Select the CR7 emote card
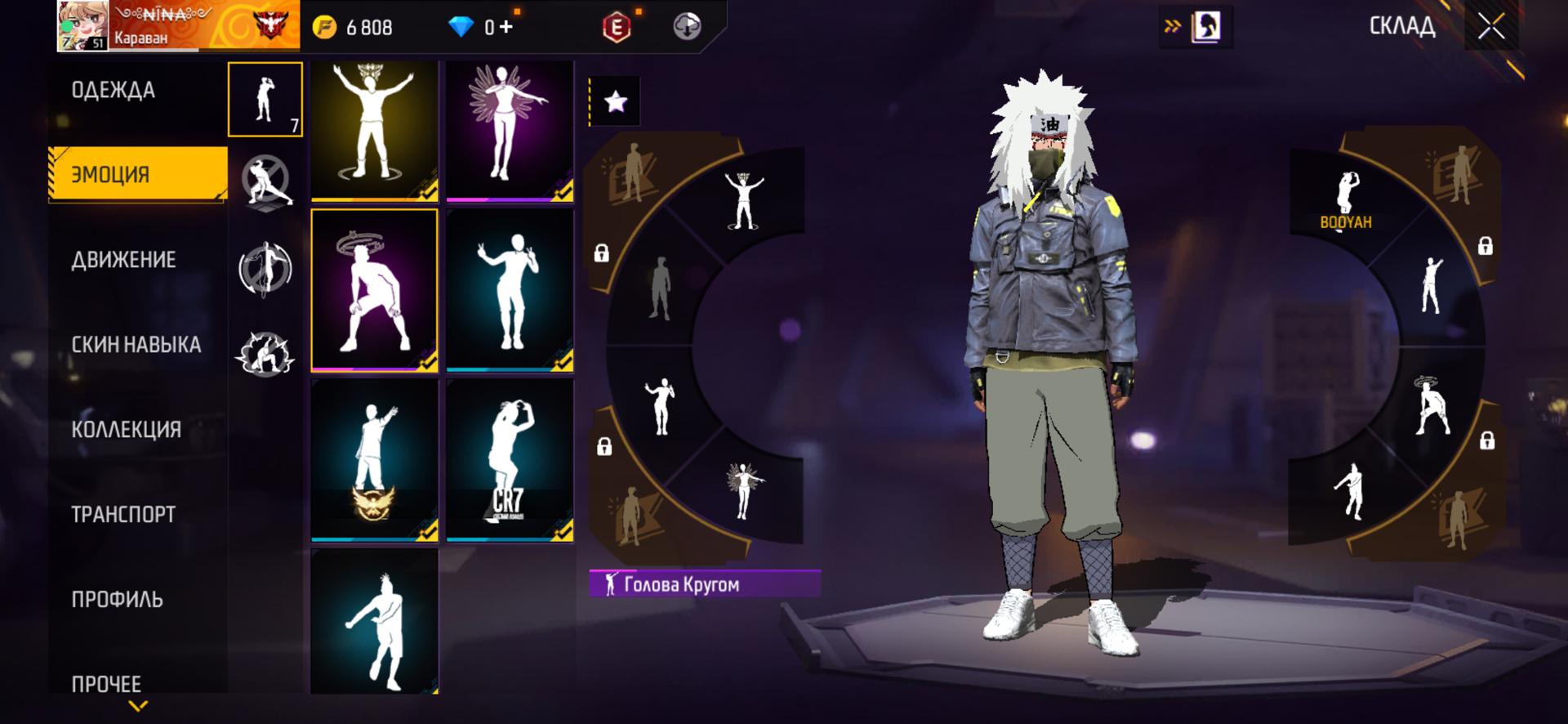 tap(510, 459)
